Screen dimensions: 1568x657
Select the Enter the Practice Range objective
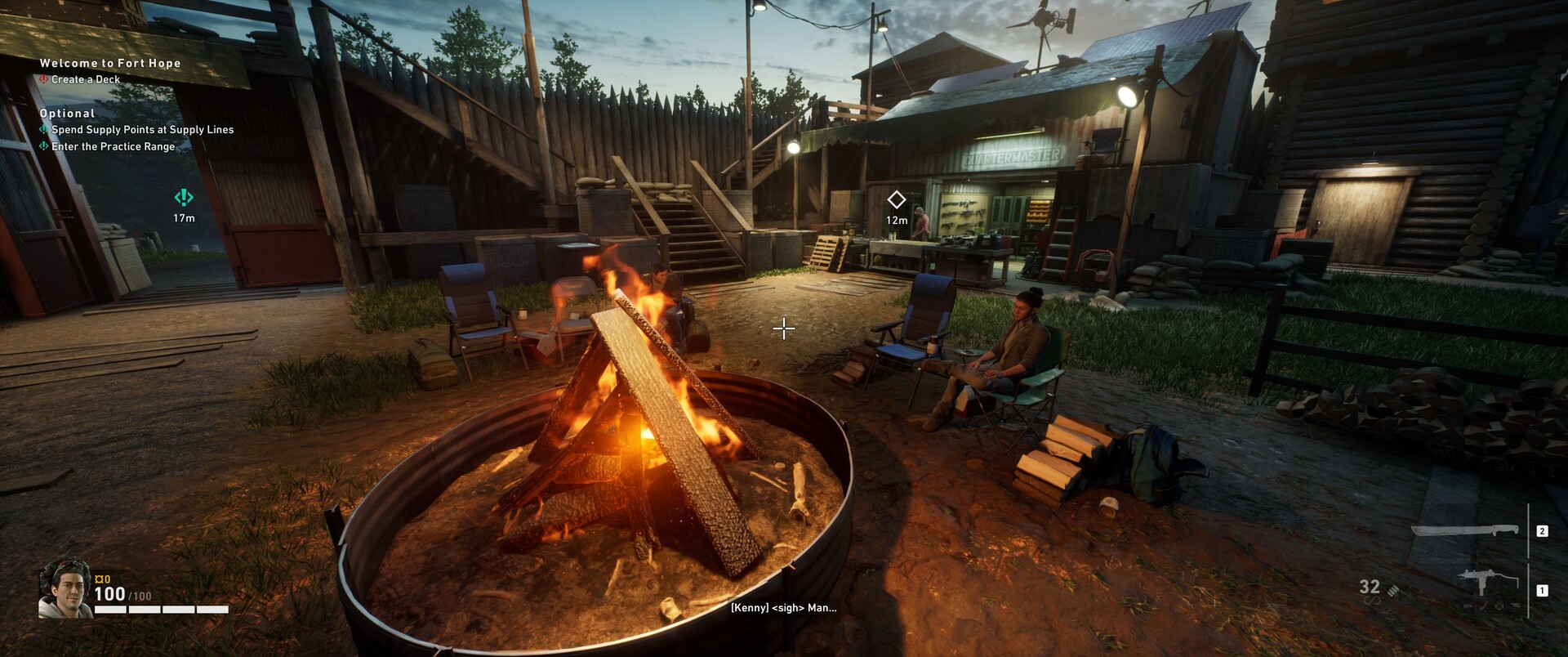point(113,147)
